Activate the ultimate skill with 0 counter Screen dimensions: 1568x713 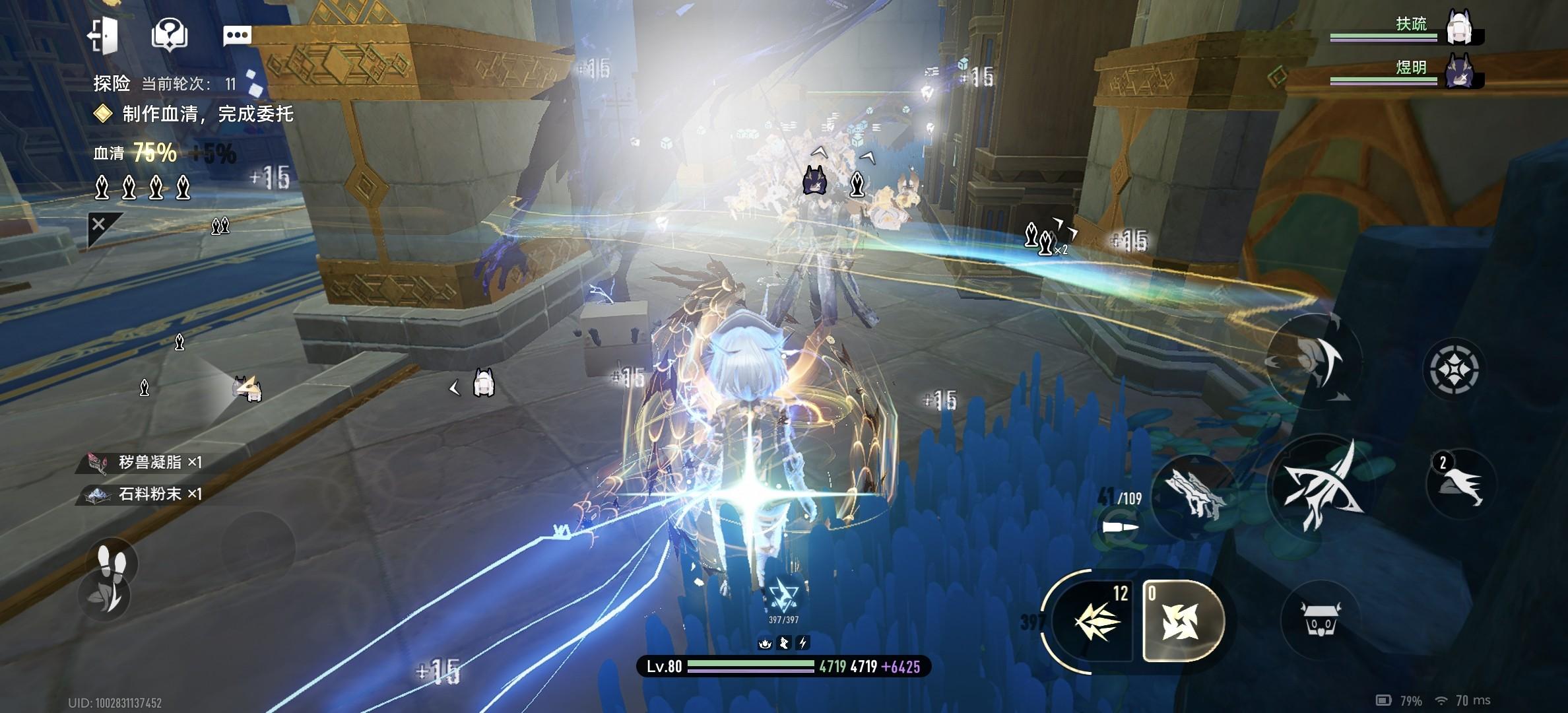[1181, 621]
